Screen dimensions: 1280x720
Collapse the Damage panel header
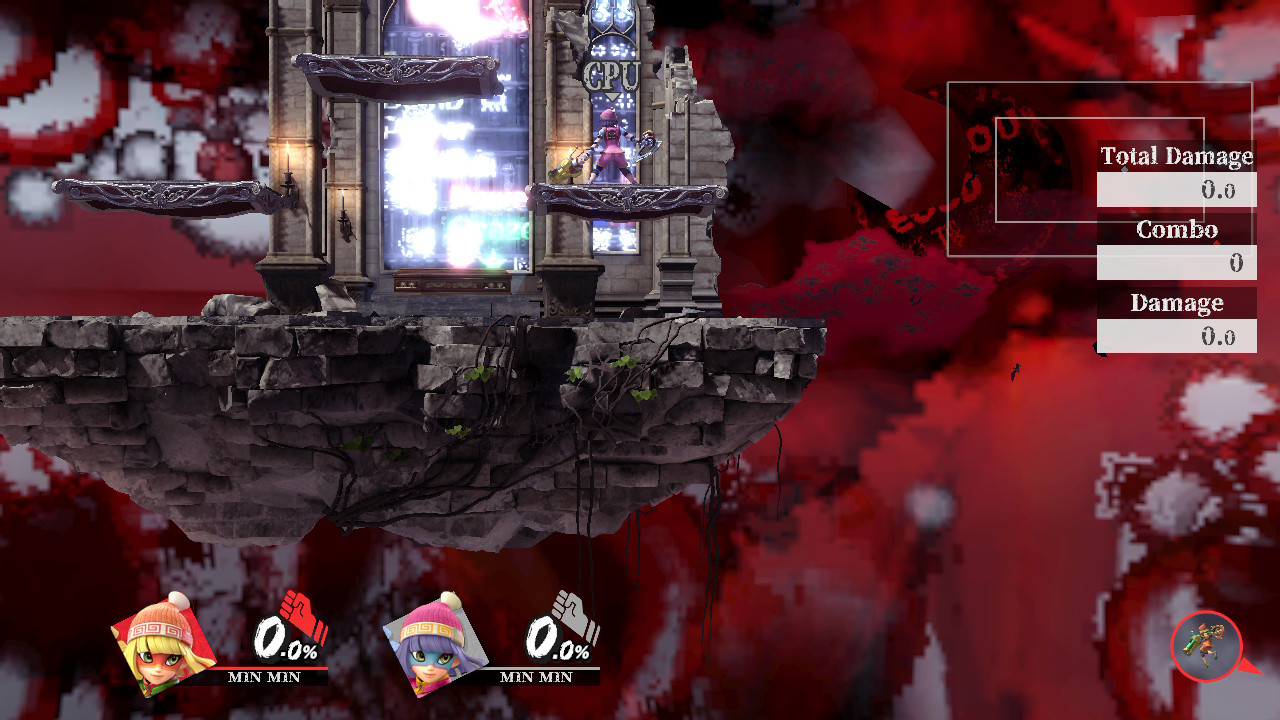pyautogui.click(x=1177, y=303)
